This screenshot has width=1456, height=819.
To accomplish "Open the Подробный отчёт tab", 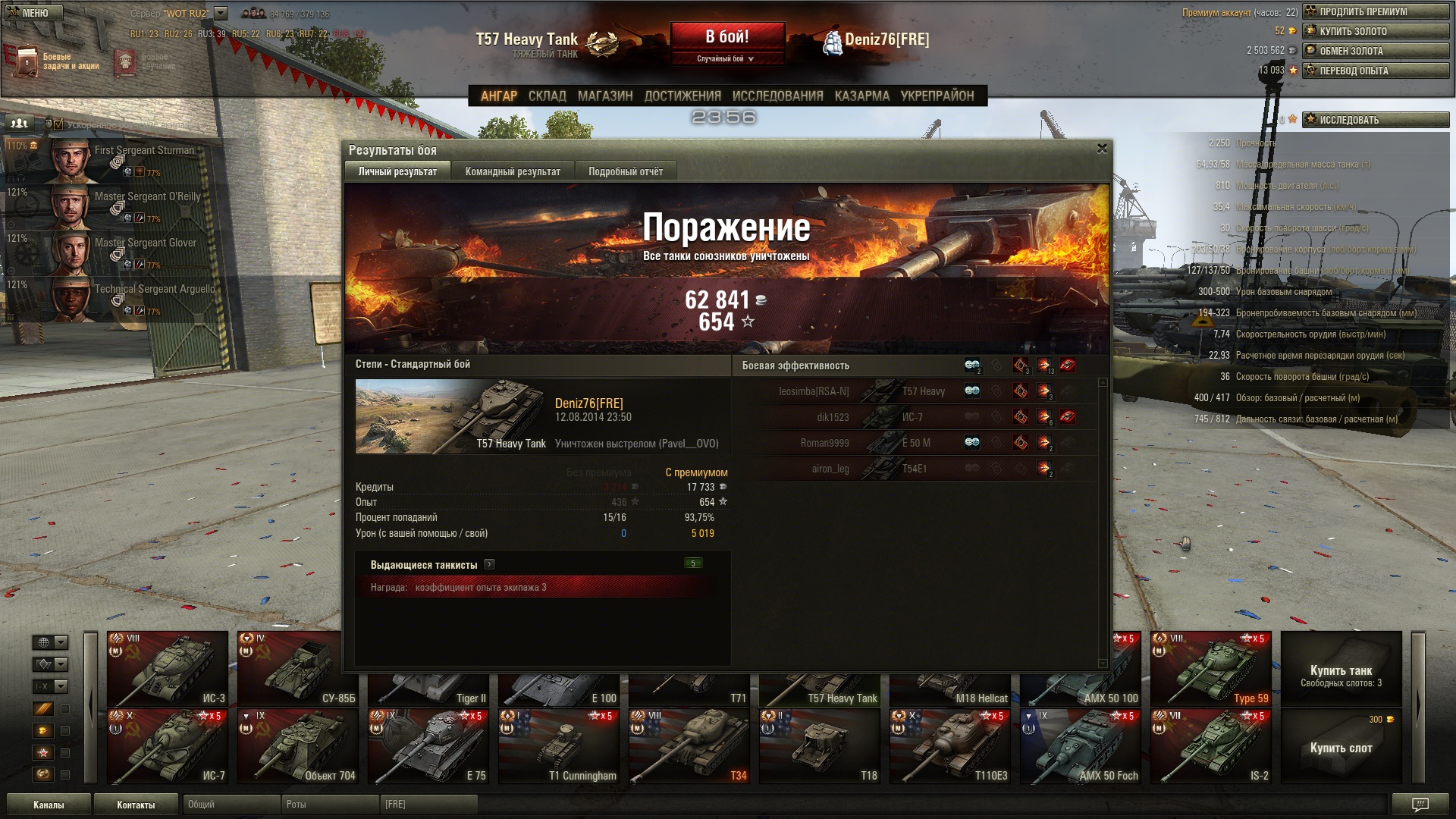I will pos(625,171).
